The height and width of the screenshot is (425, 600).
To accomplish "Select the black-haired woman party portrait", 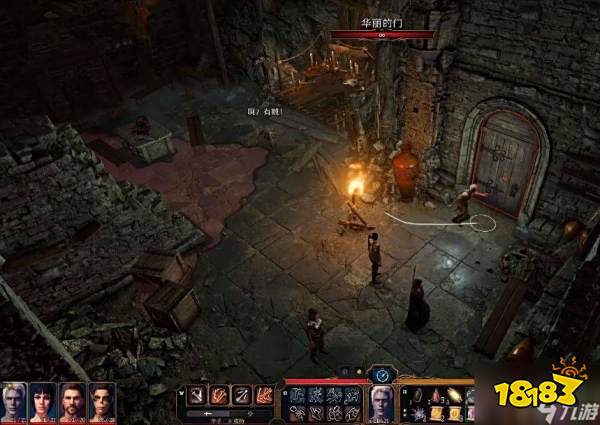I will (43, 402).
